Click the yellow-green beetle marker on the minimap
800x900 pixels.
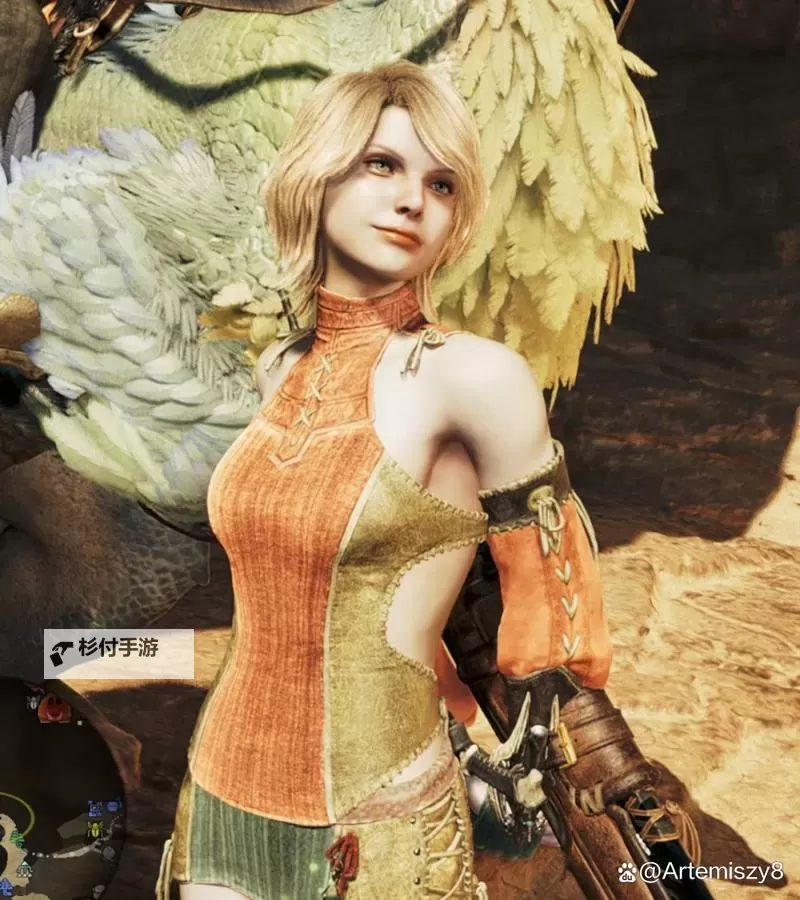tap(93, 829)
